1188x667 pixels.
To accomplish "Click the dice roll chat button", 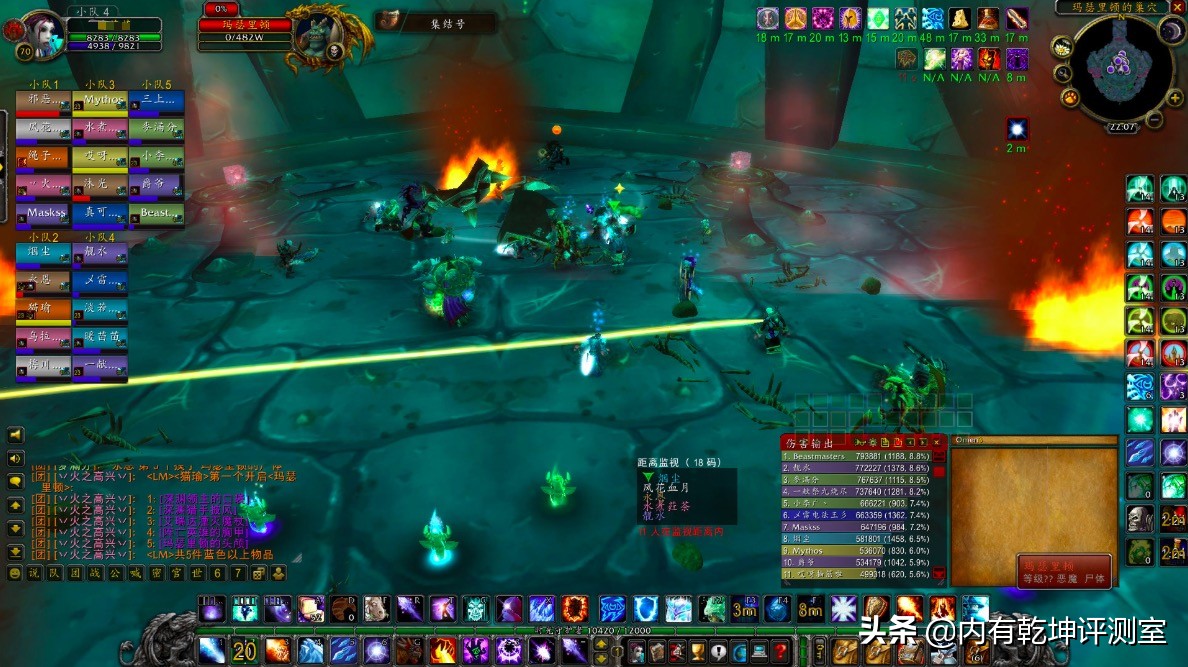I will point(258,573).
